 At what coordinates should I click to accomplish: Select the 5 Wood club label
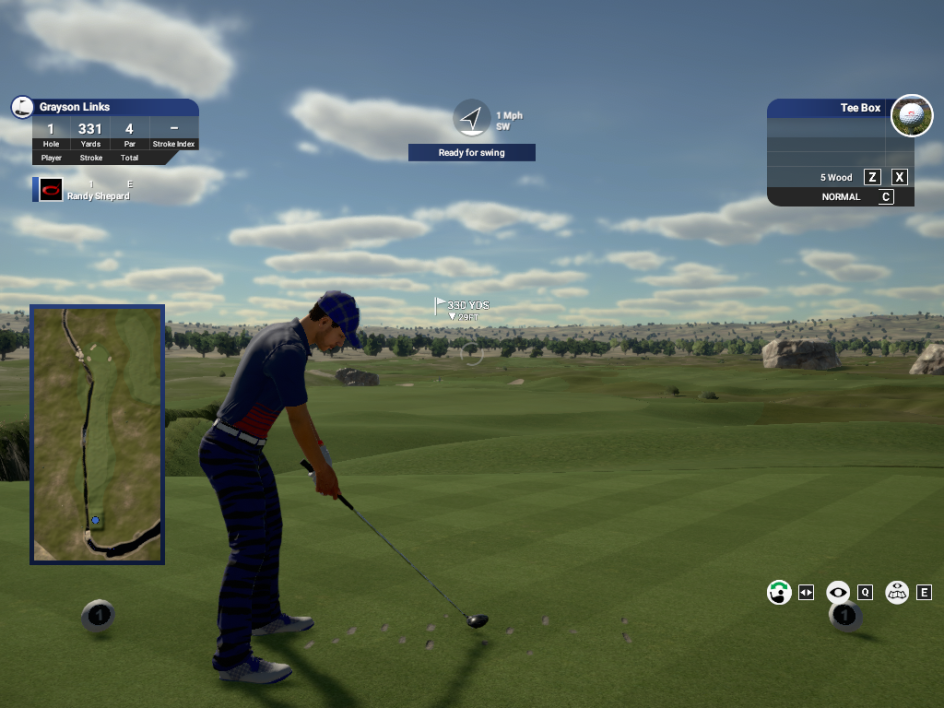(836, 177)
